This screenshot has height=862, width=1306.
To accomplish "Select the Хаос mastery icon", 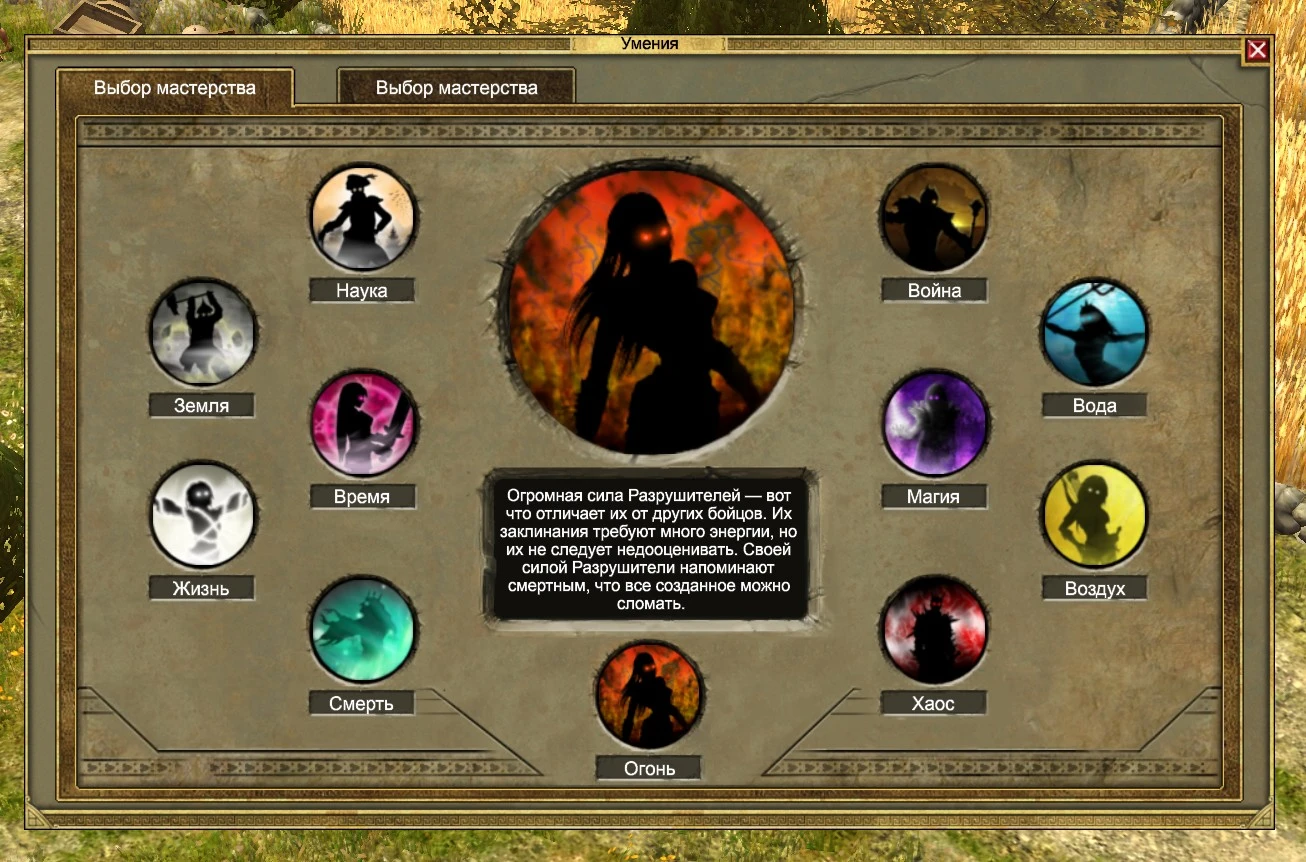I will pyautogui.click(x=934, y=629).
